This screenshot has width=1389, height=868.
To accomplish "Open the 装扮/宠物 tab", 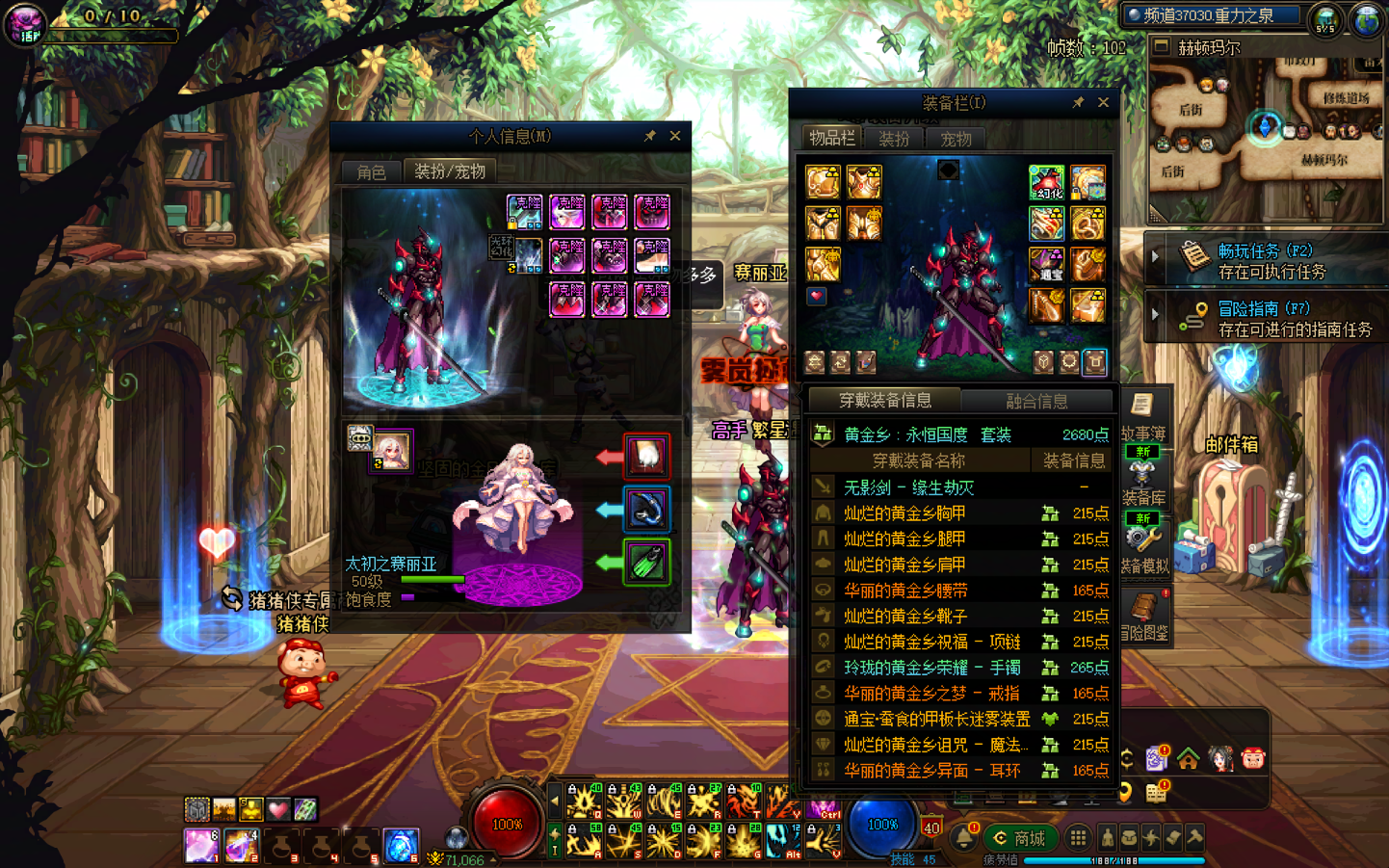I will [450, 171].
